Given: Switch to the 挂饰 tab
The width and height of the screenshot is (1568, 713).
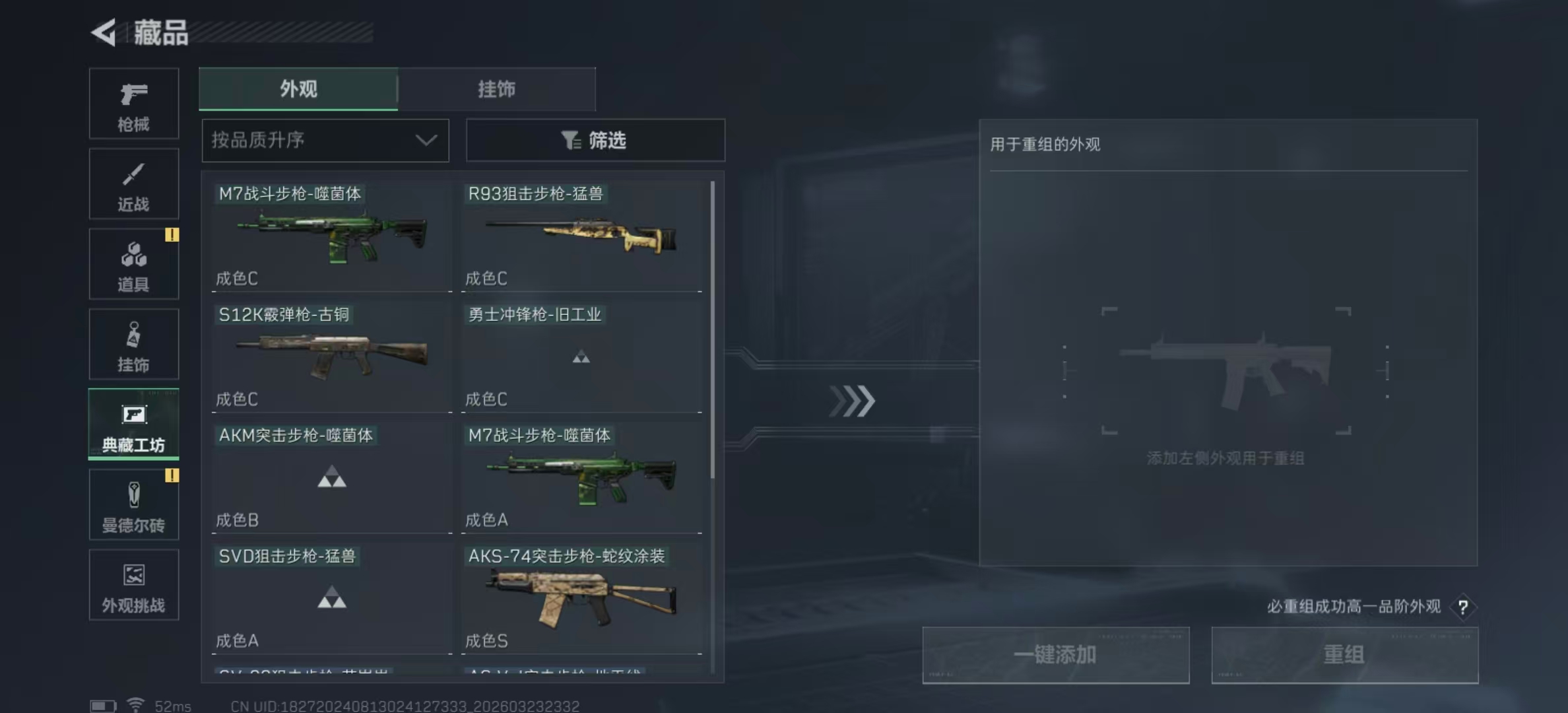Looking at the screenshot, I should 497,88.
